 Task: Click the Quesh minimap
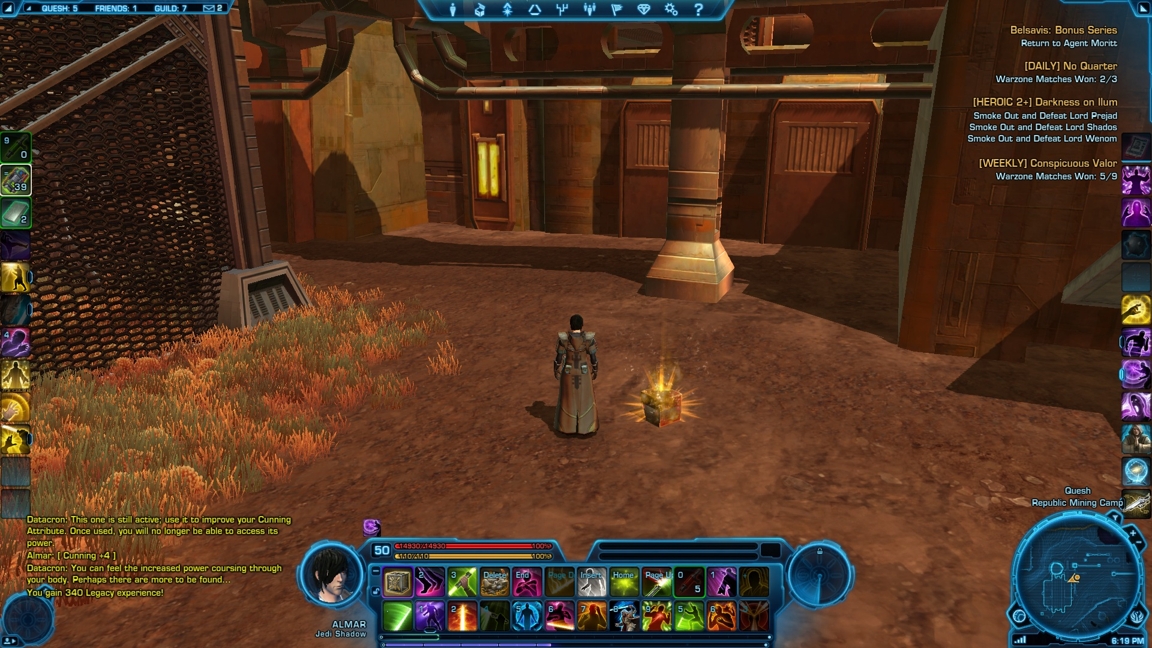(x=1074, y=573)
